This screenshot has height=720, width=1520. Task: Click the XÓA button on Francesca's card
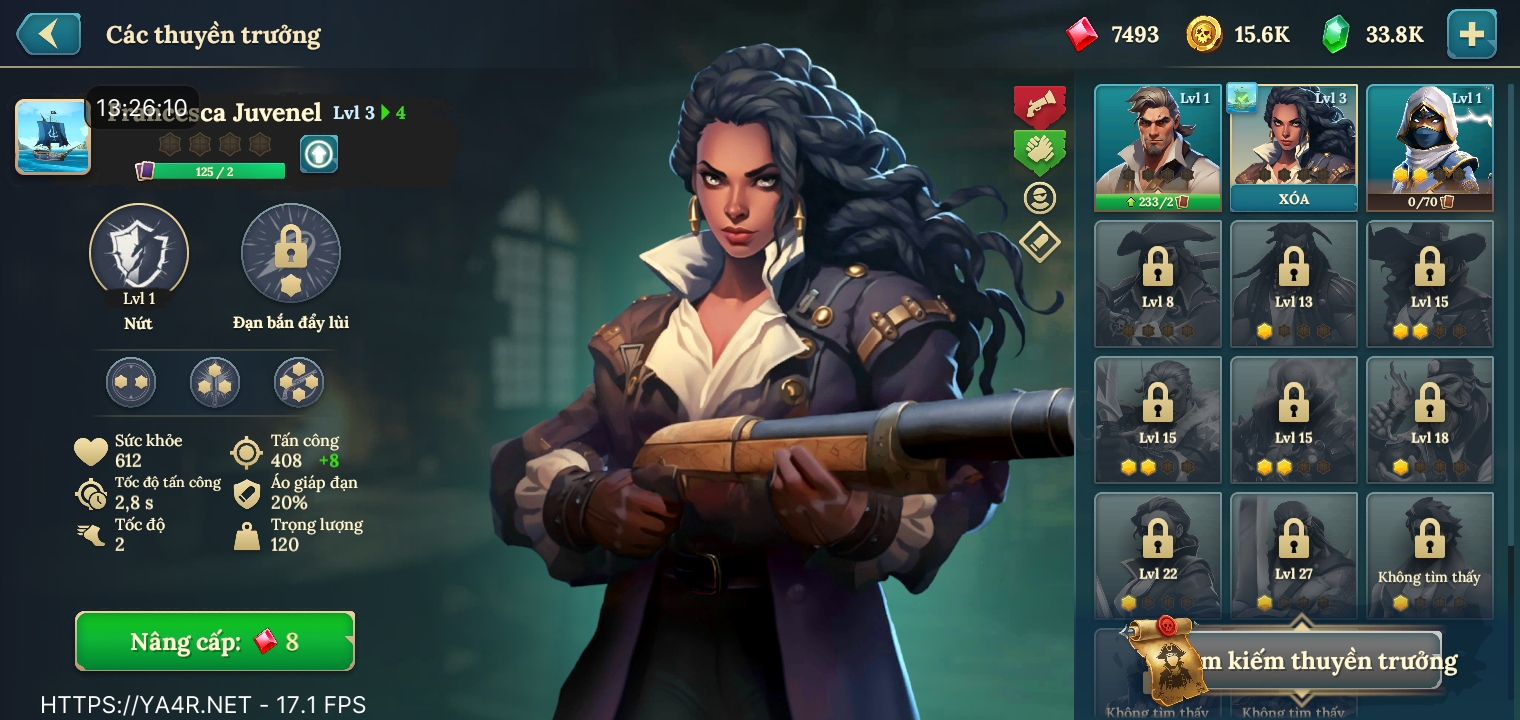point(1294,198)
